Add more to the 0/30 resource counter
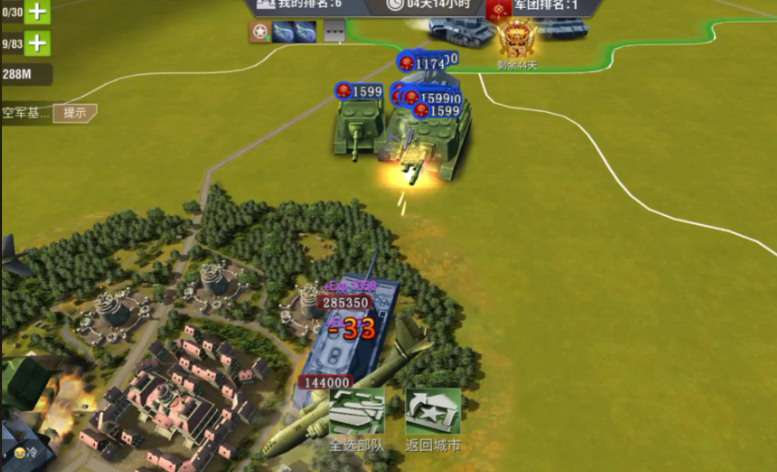This screenshot has height=472, width=777. [x=37, y=12]
